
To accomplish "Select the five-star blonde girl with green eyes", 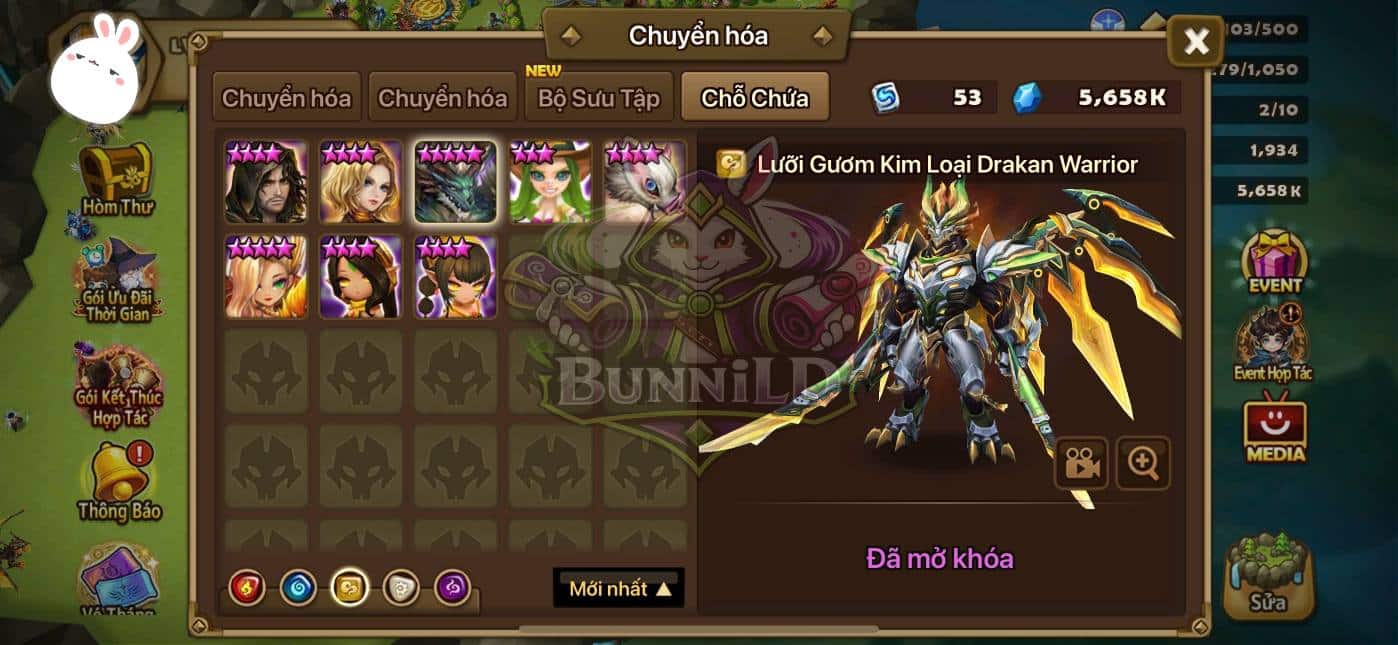I will (x=266, y=277).
